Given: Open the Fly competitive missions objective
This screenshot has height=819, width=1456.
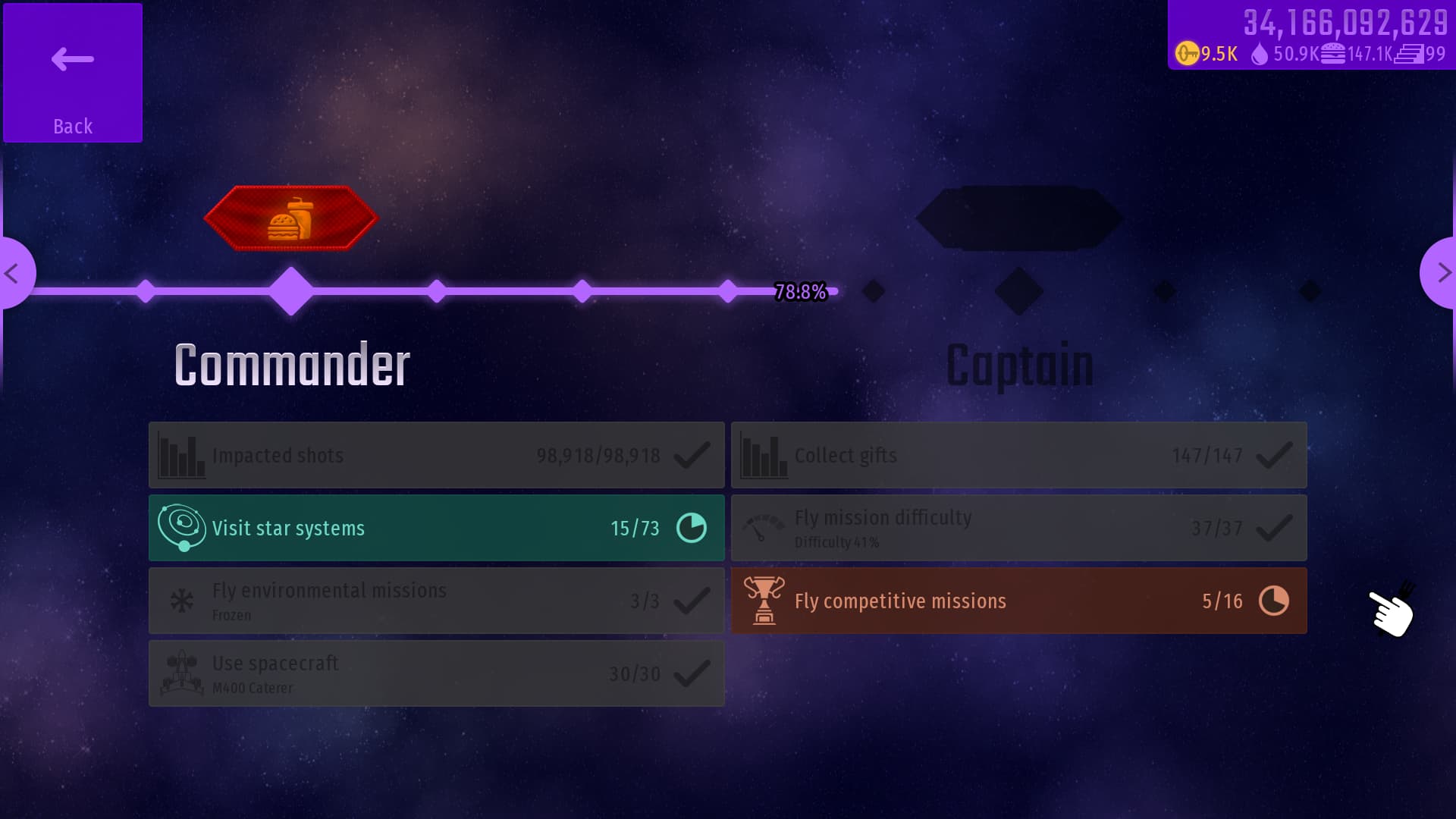Looking at the screenshot, I should (x=1018, y=601).
